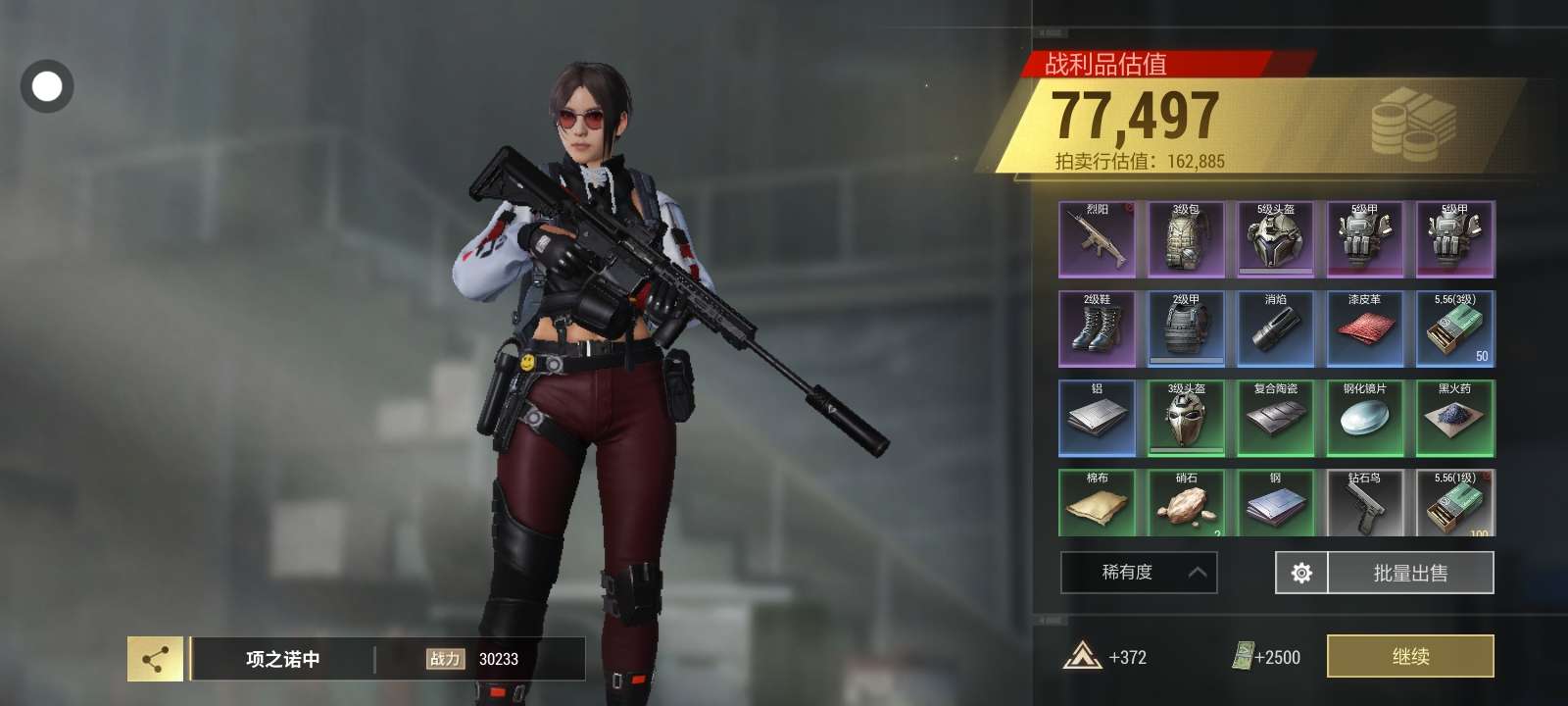This screenshot has width=1568, height=706.
Task: Pick the 复合陶瓷 ceramic plates
Action: coord(1276,418)
